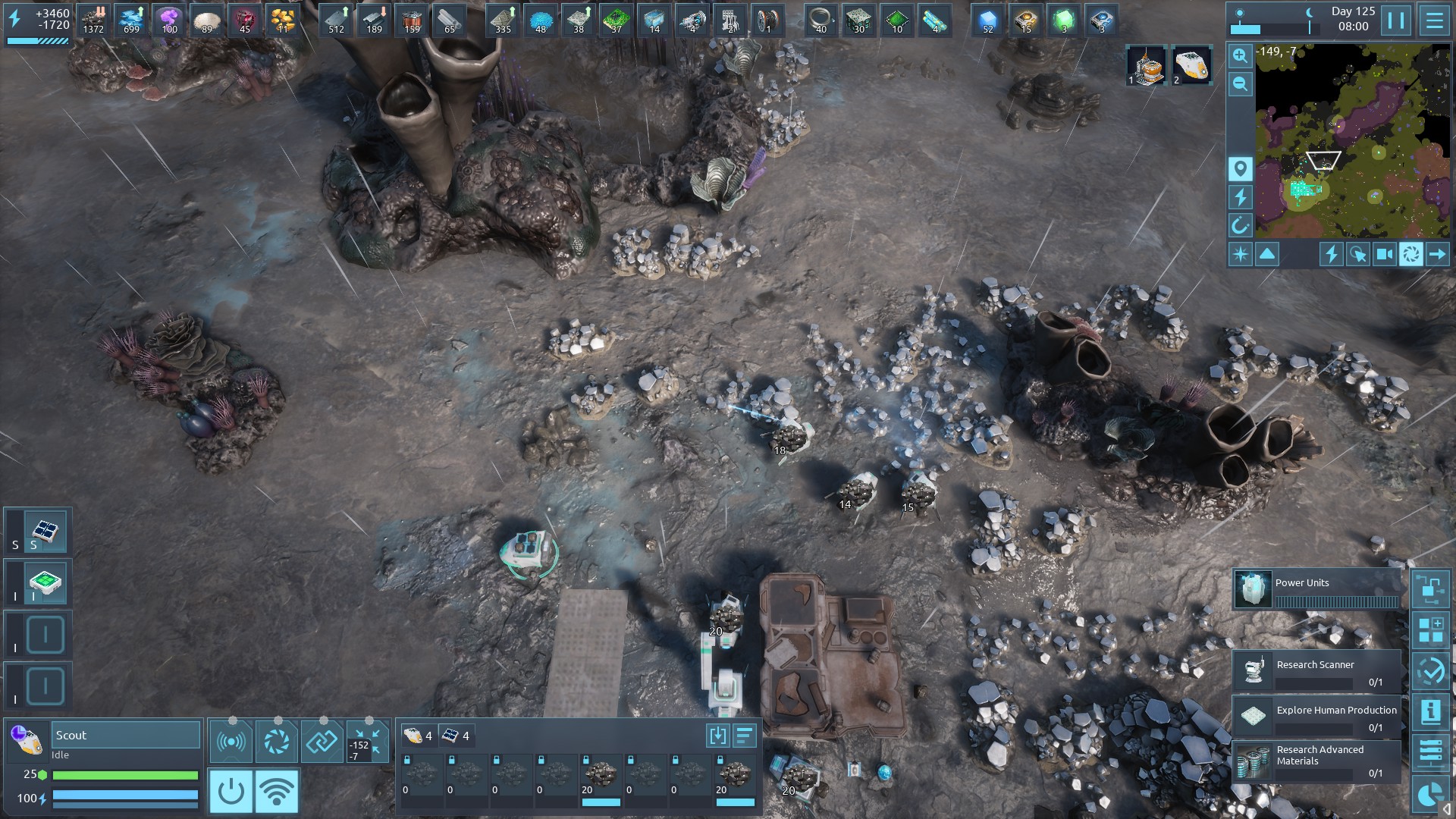
Task: Toggle the map pin marker filter
Action: (1240, 168)
